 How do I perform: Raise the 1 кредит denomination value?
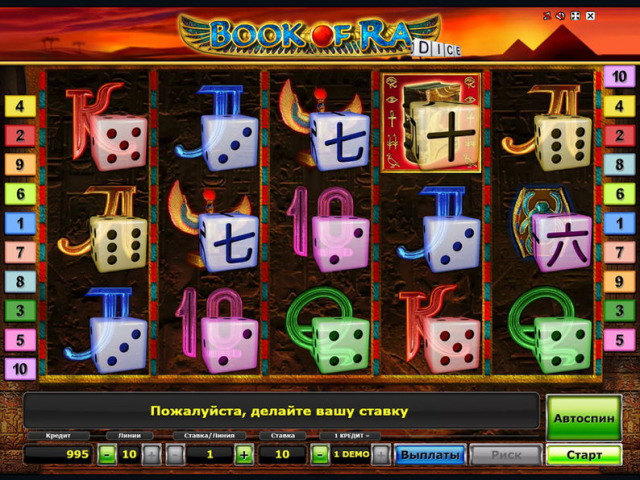380,455
